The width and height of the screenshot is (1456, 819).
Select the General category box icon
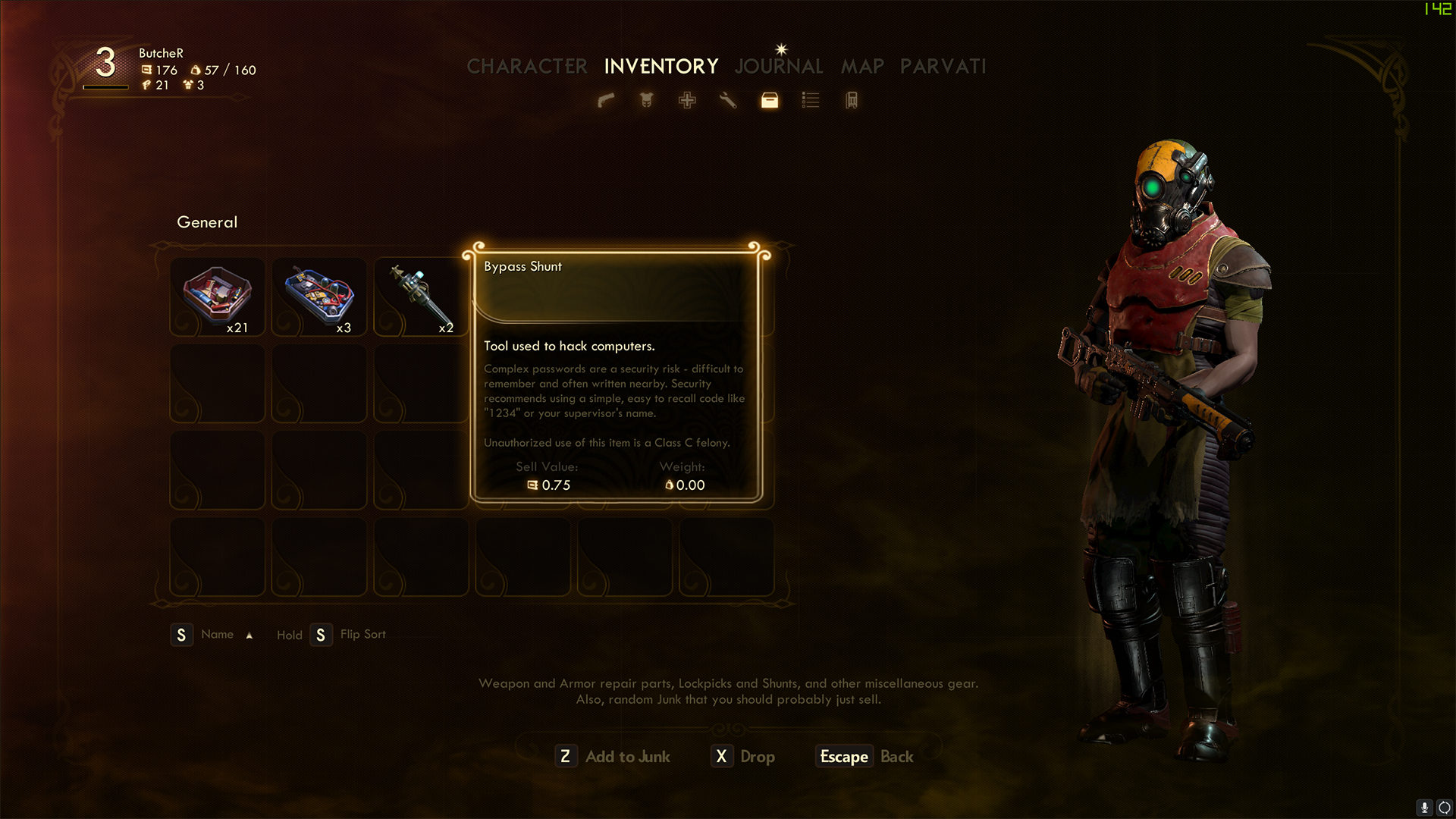point(770,100)
